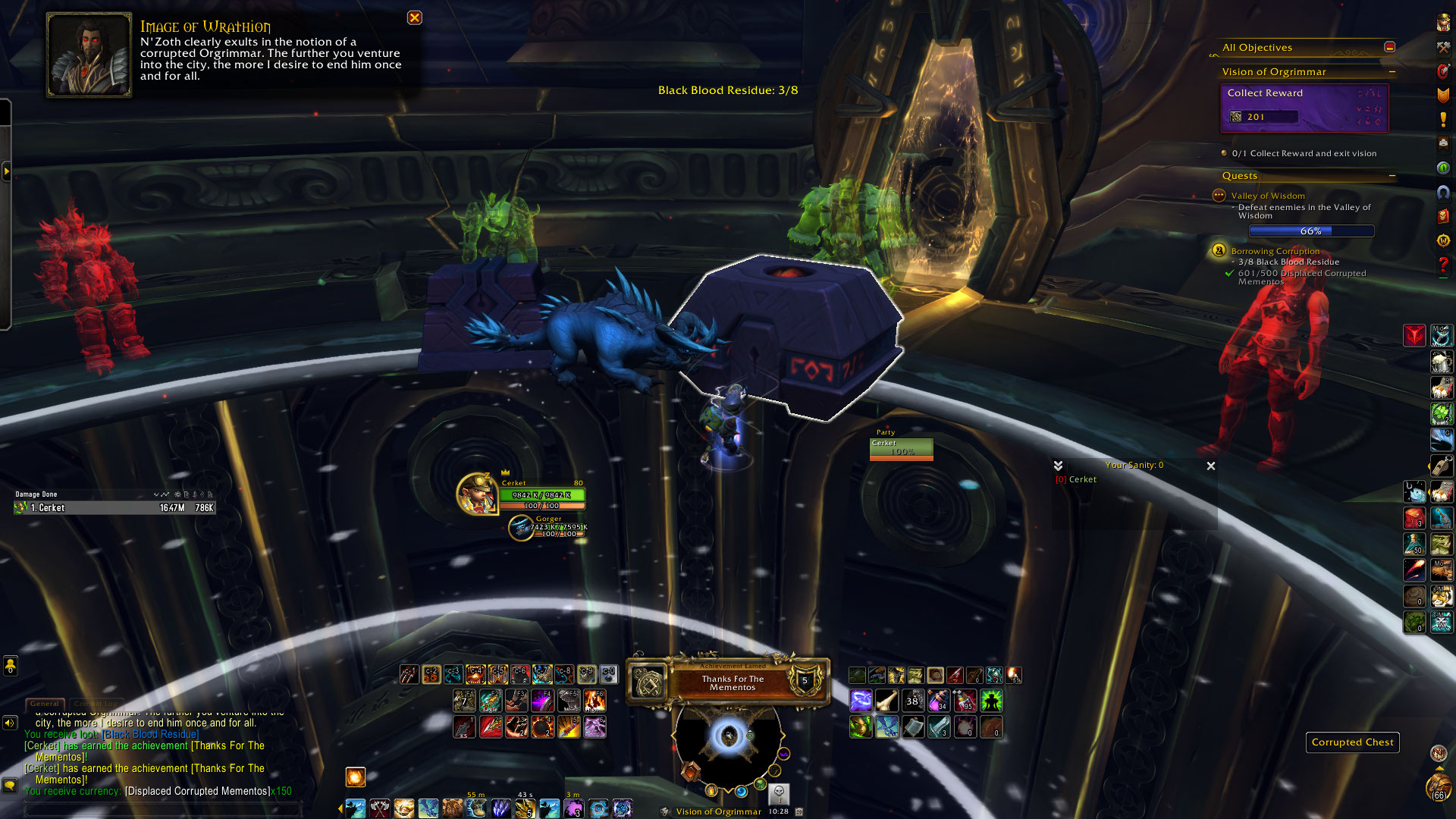Close the Your Sanity panel
This screenshot has width=1456, height=819.
pos(1210,466)
